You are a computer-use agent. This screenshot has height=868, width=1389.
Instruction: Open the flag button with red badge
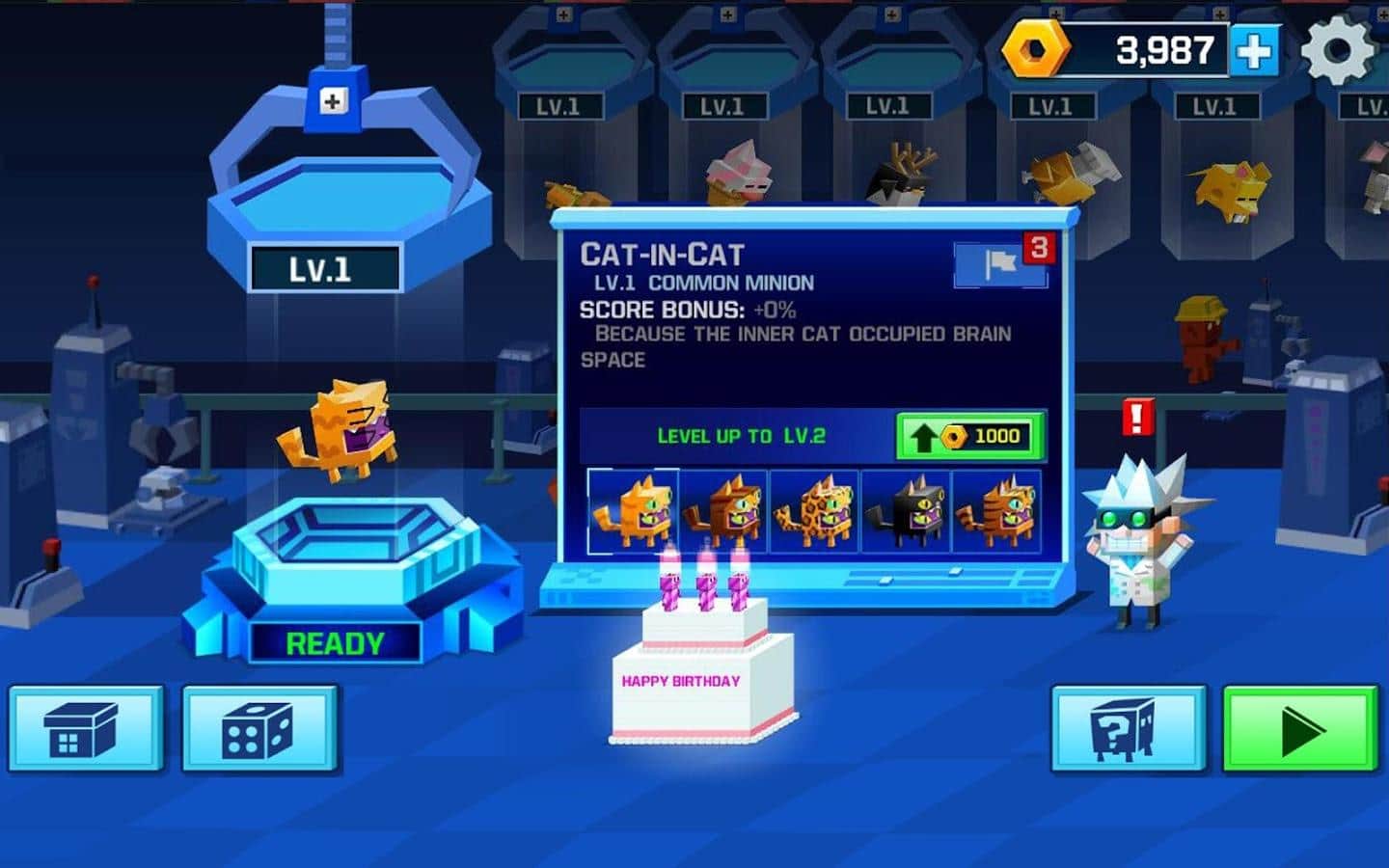pyautogui.click(x=1002, y=262)
